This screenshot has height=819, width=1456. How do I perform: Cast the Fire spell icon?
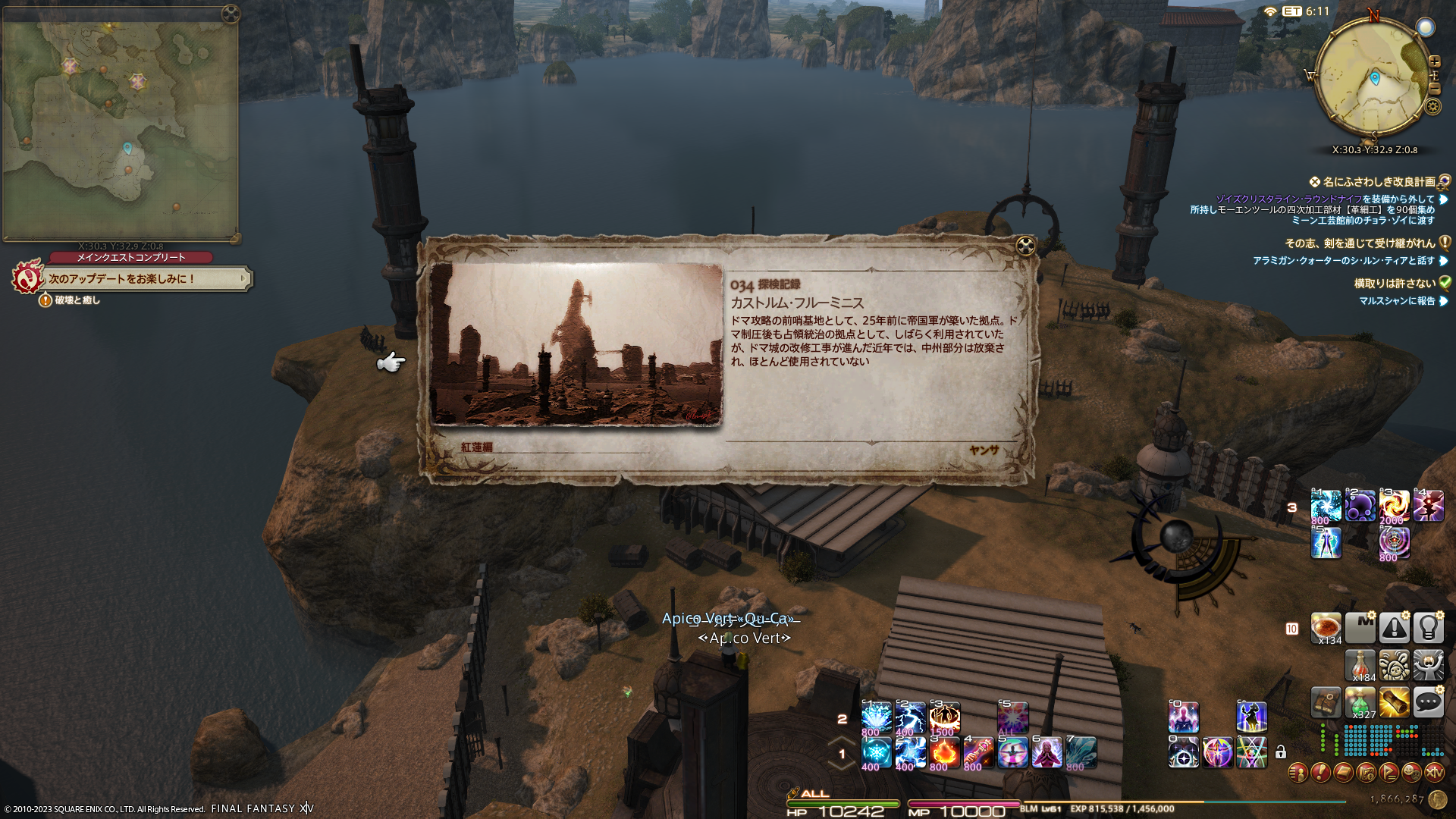pos(944,752)
